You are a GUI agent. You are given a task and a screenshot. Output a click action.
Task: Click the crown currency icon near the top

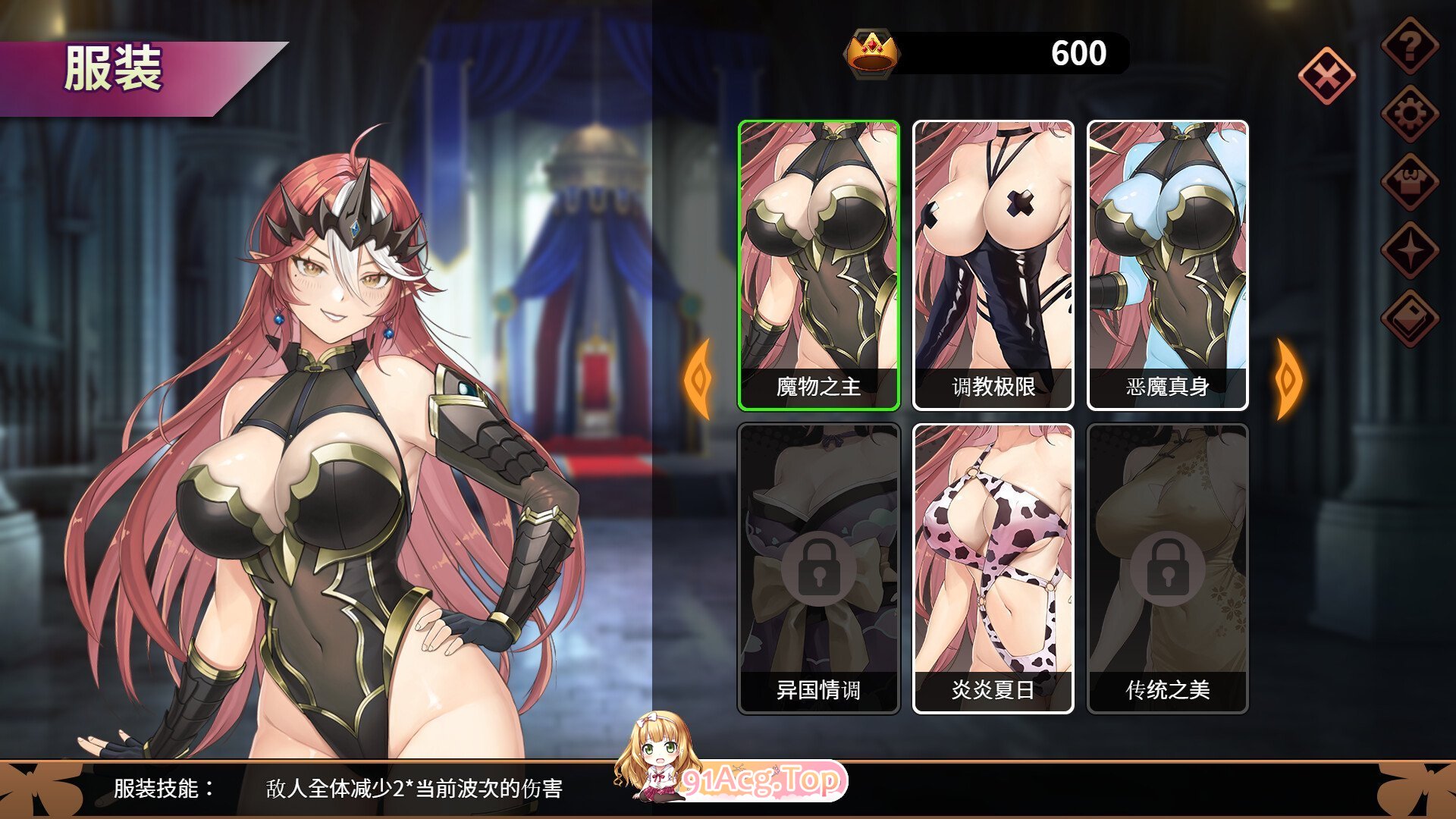pyautogui.click(x=871, y=53)
